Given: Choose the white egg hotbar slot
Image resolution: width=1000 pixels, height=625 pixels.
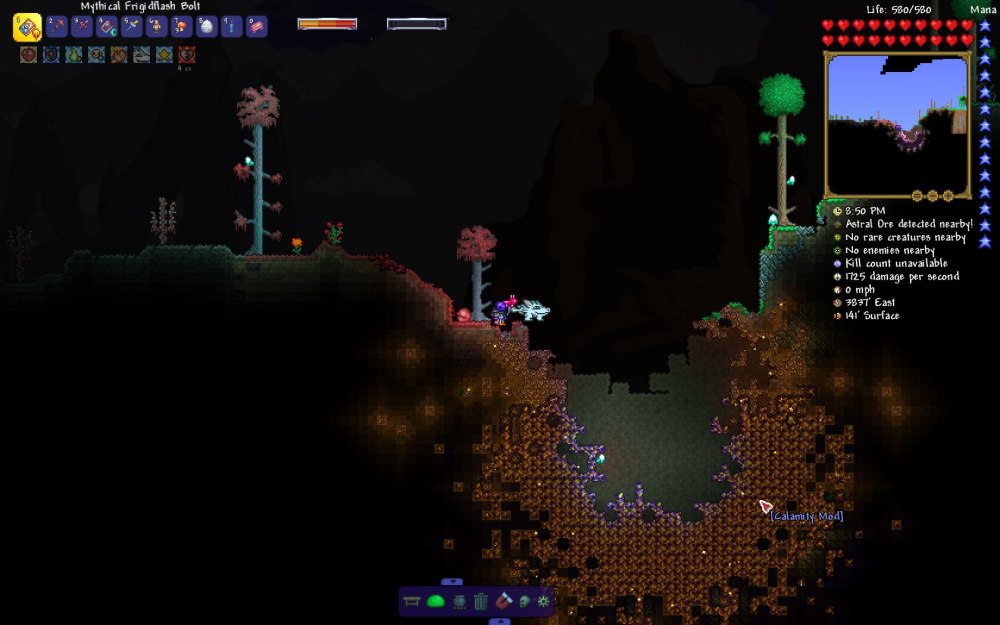Looking at the screenshot, I should (207, 27).
